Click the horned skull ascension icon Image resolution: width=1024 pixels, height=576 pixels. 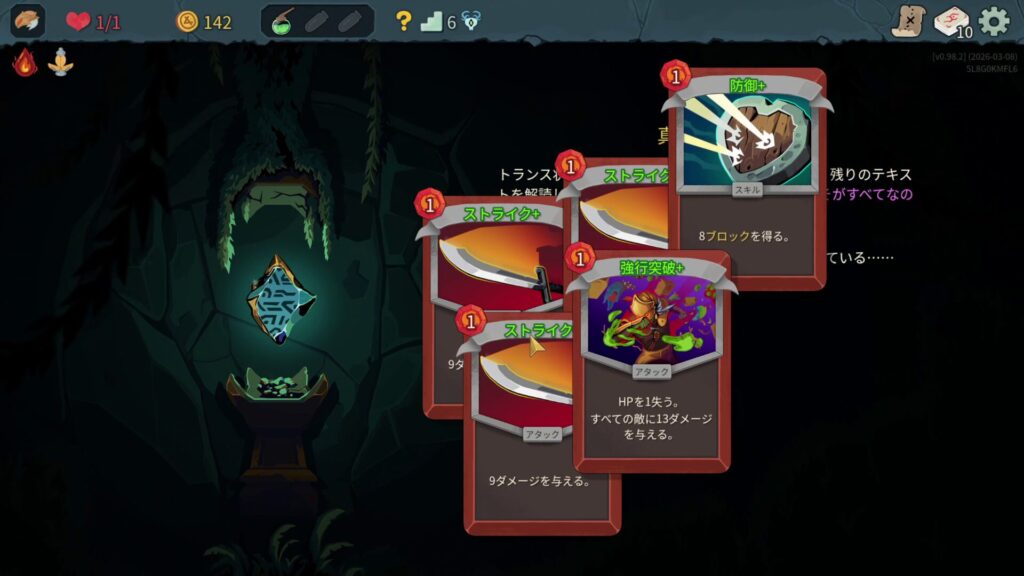[470, 21]
